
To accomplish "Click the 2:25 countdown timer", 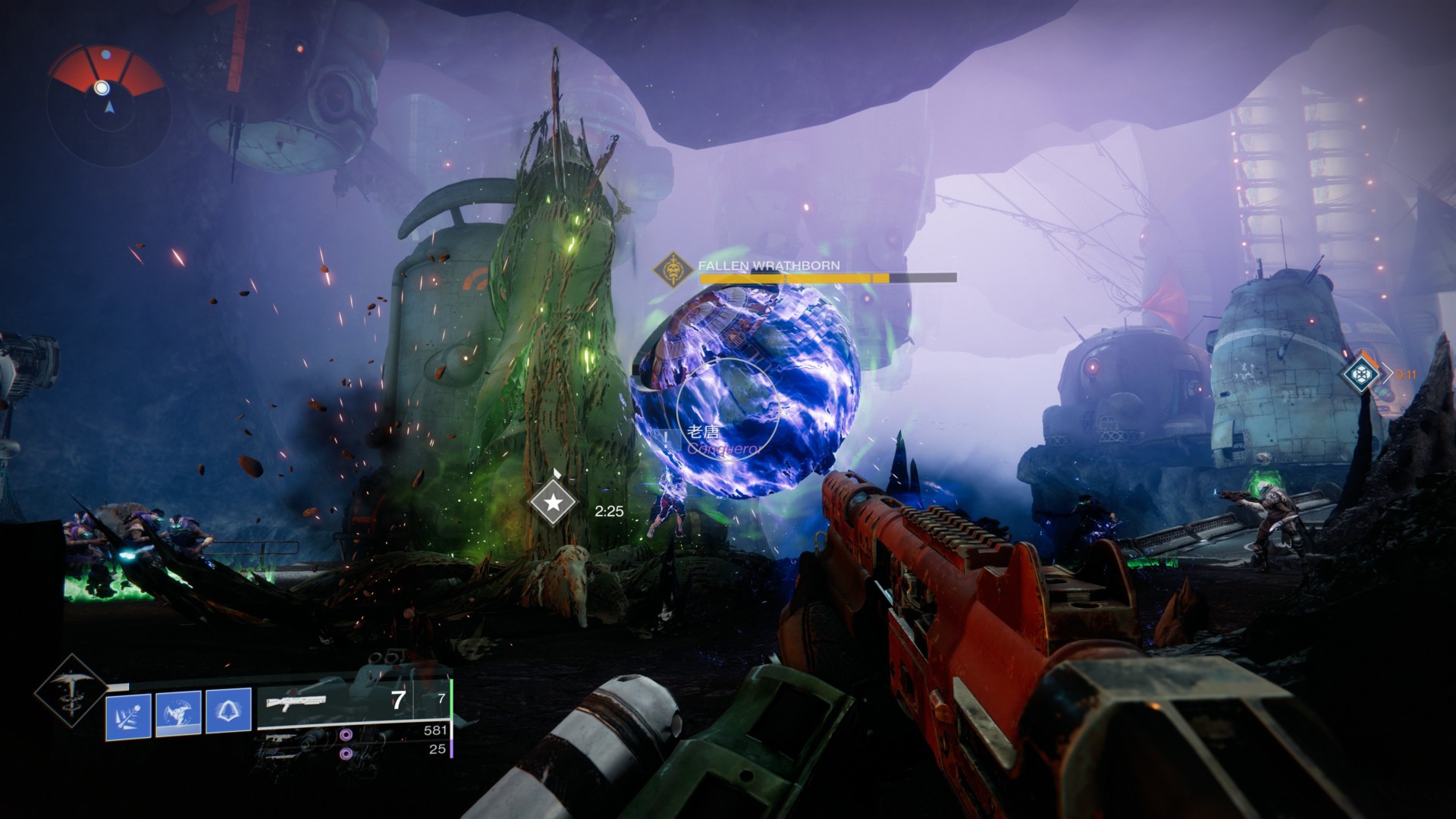I will point(609,511).
